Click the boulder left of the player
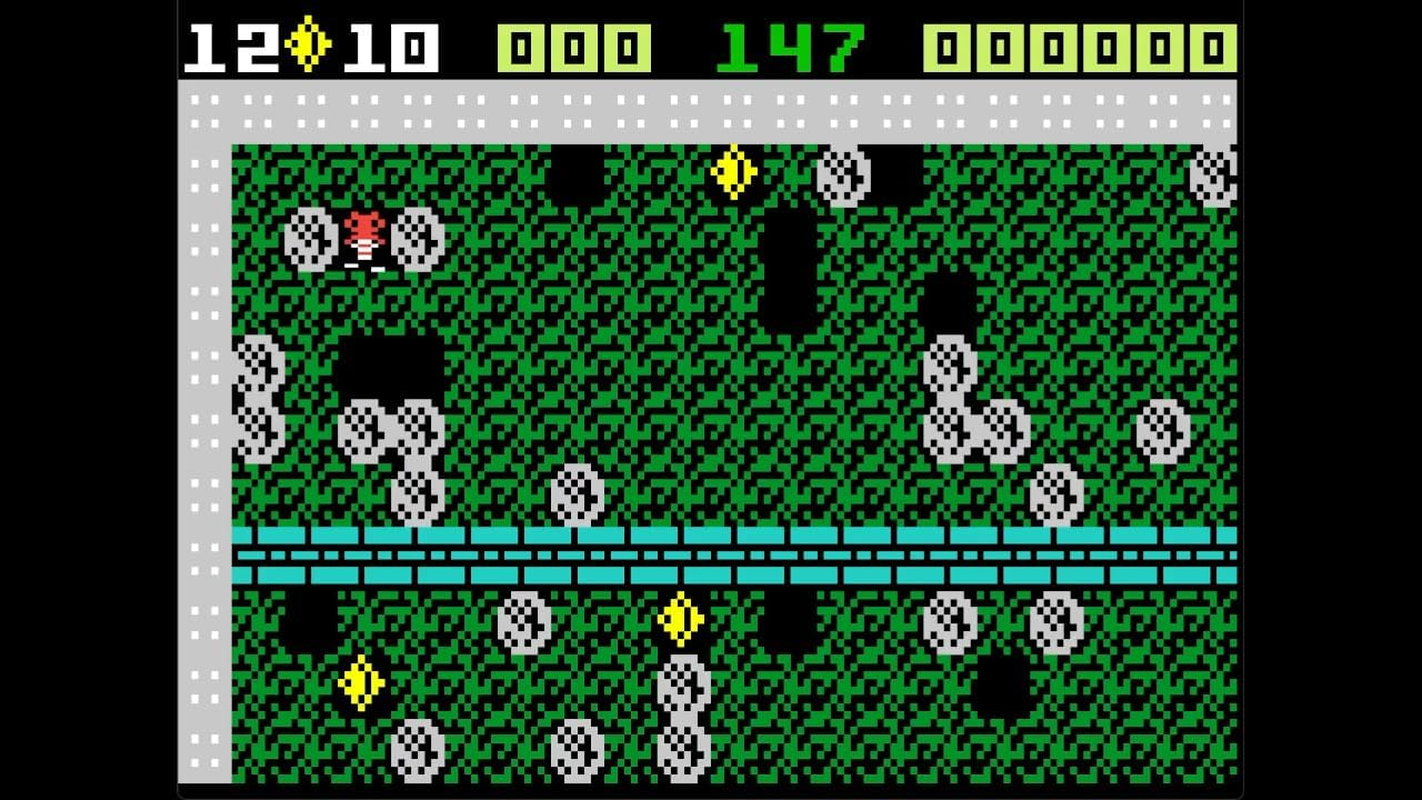Image resolution: width=1422 pixels, height=800 pixels. [x=310, y=238]
